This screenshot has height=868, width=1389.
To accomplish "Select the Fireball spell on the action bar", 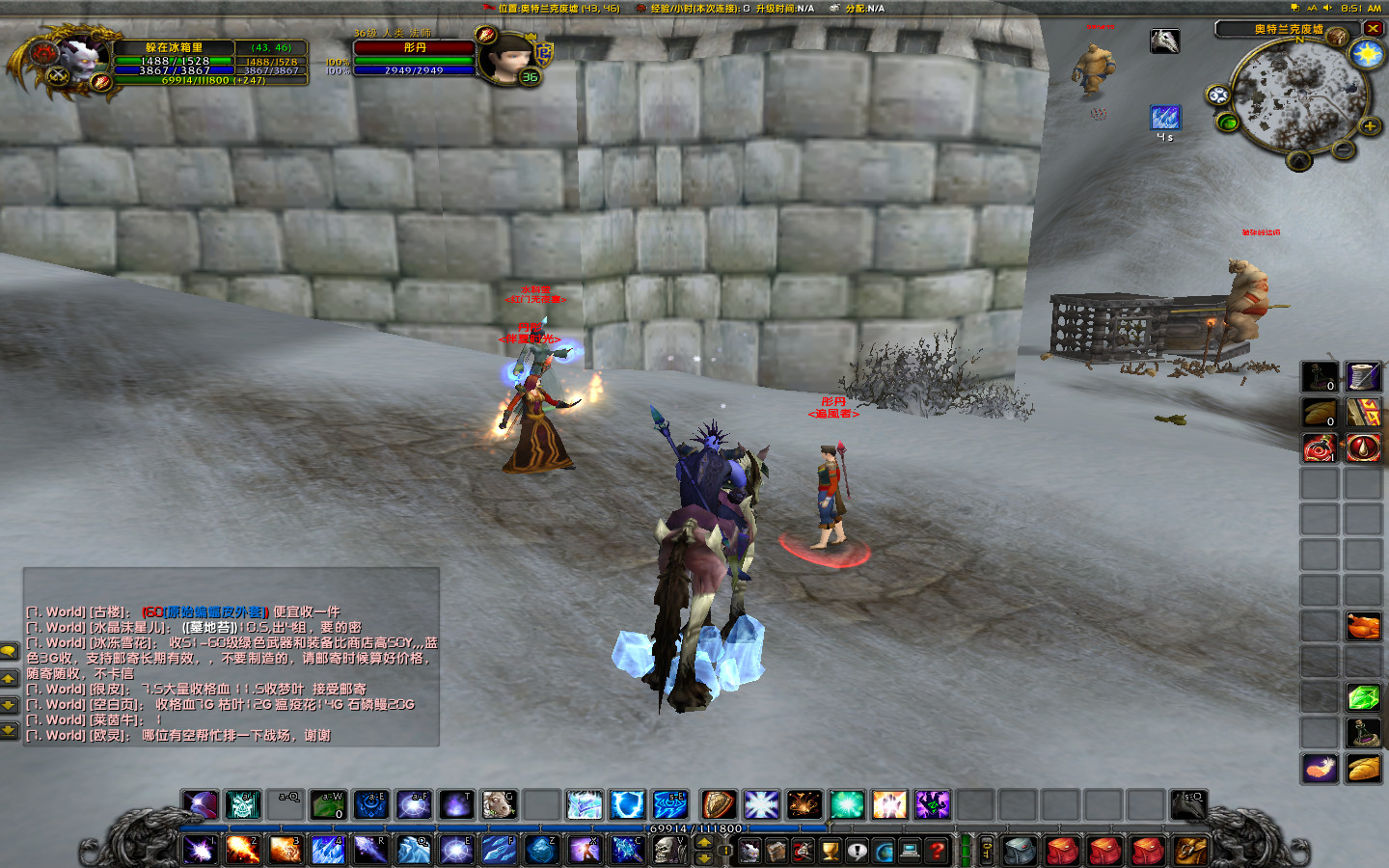I will click(243, 850).
